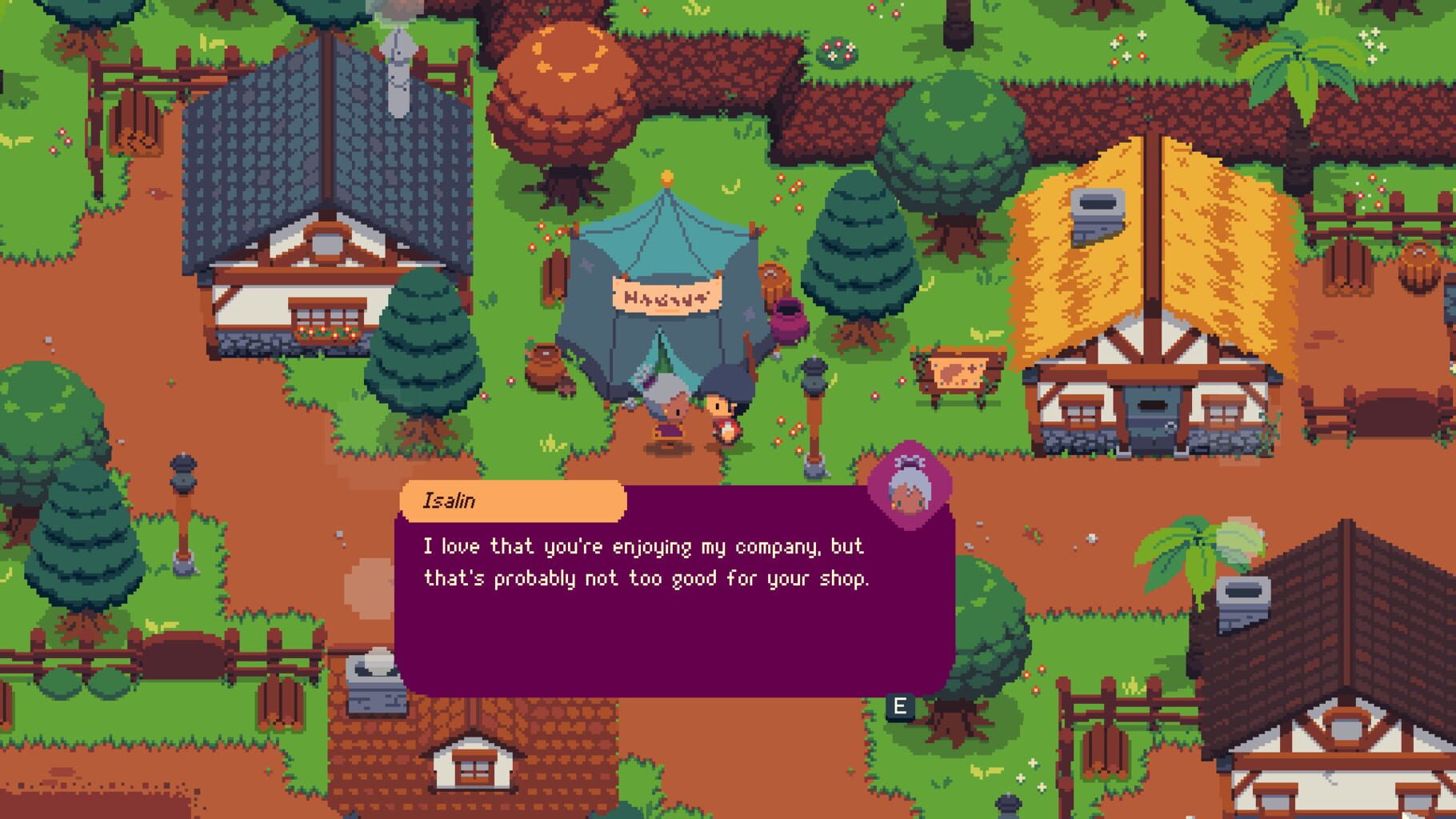Image resolution: width=1456 pixels, height=819 pixels.
Task: Toggle the lamp post on the far left
Action: (x=182, y=473)
